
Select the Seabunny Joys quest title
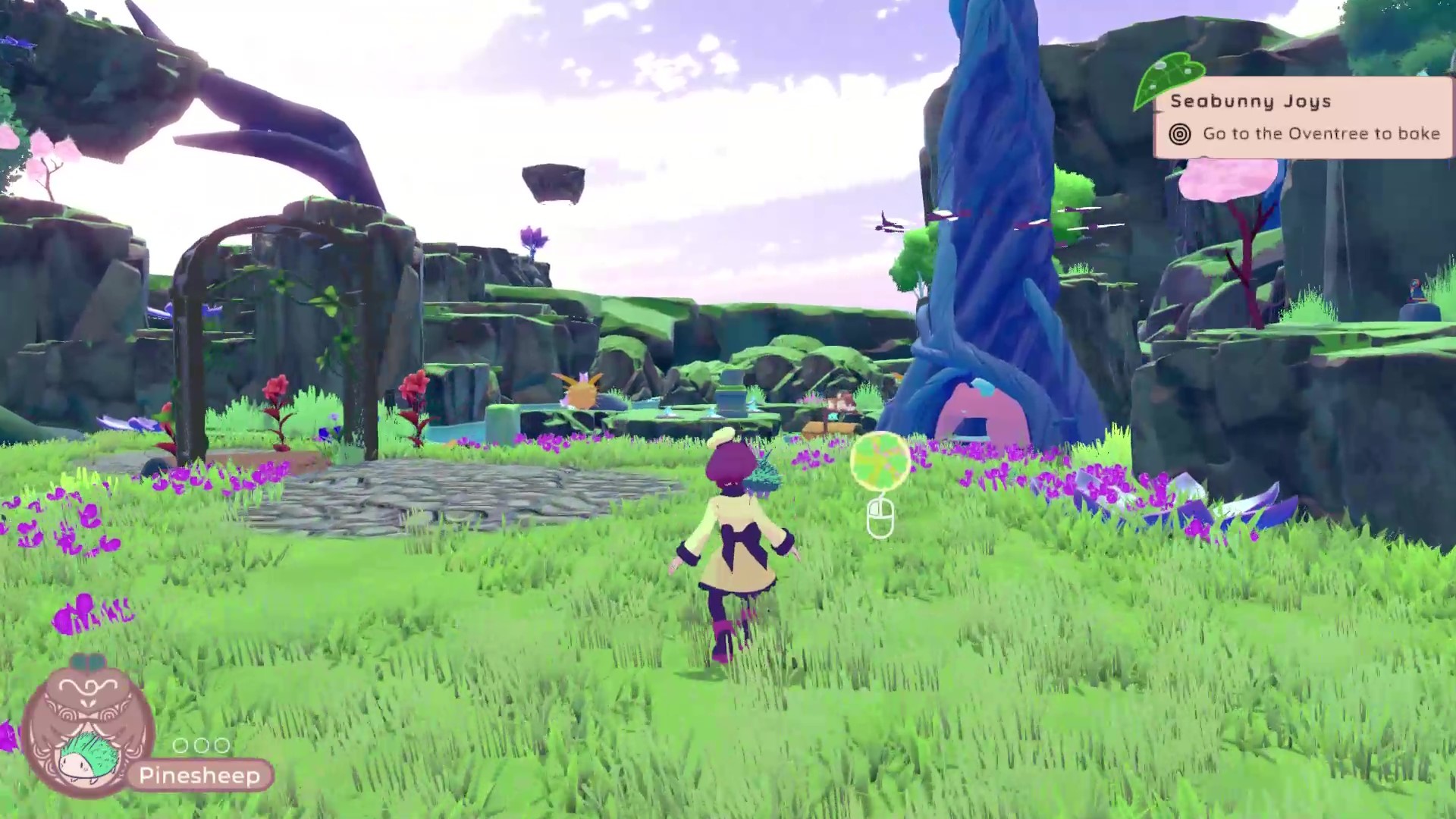(1251, 101)
